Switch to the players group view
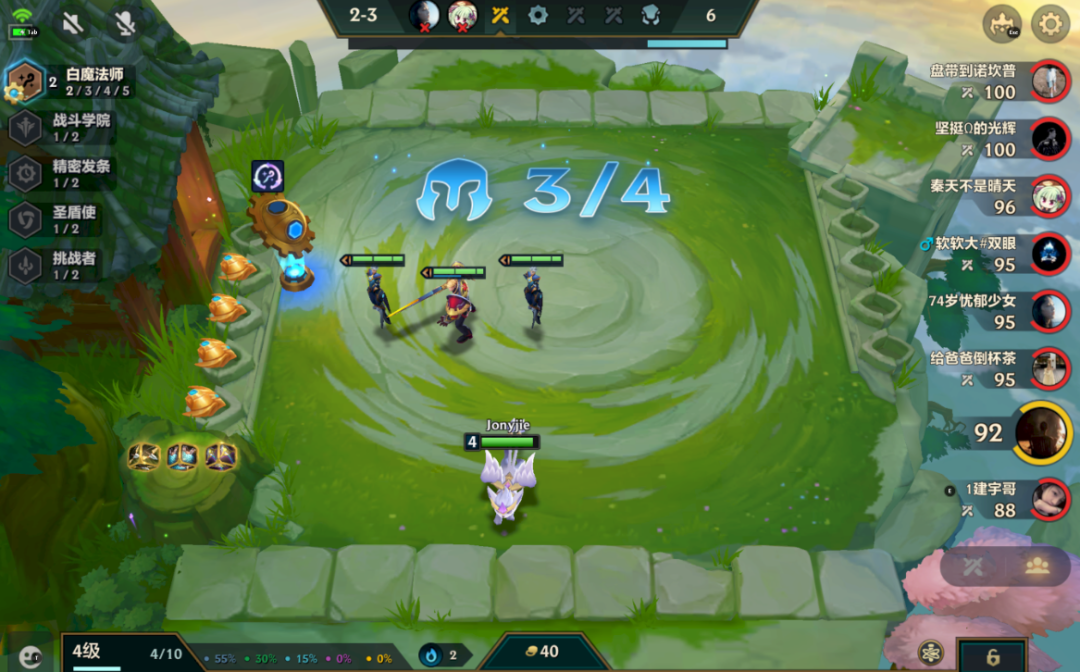 pyautogui.click(x=1037, y=566)
